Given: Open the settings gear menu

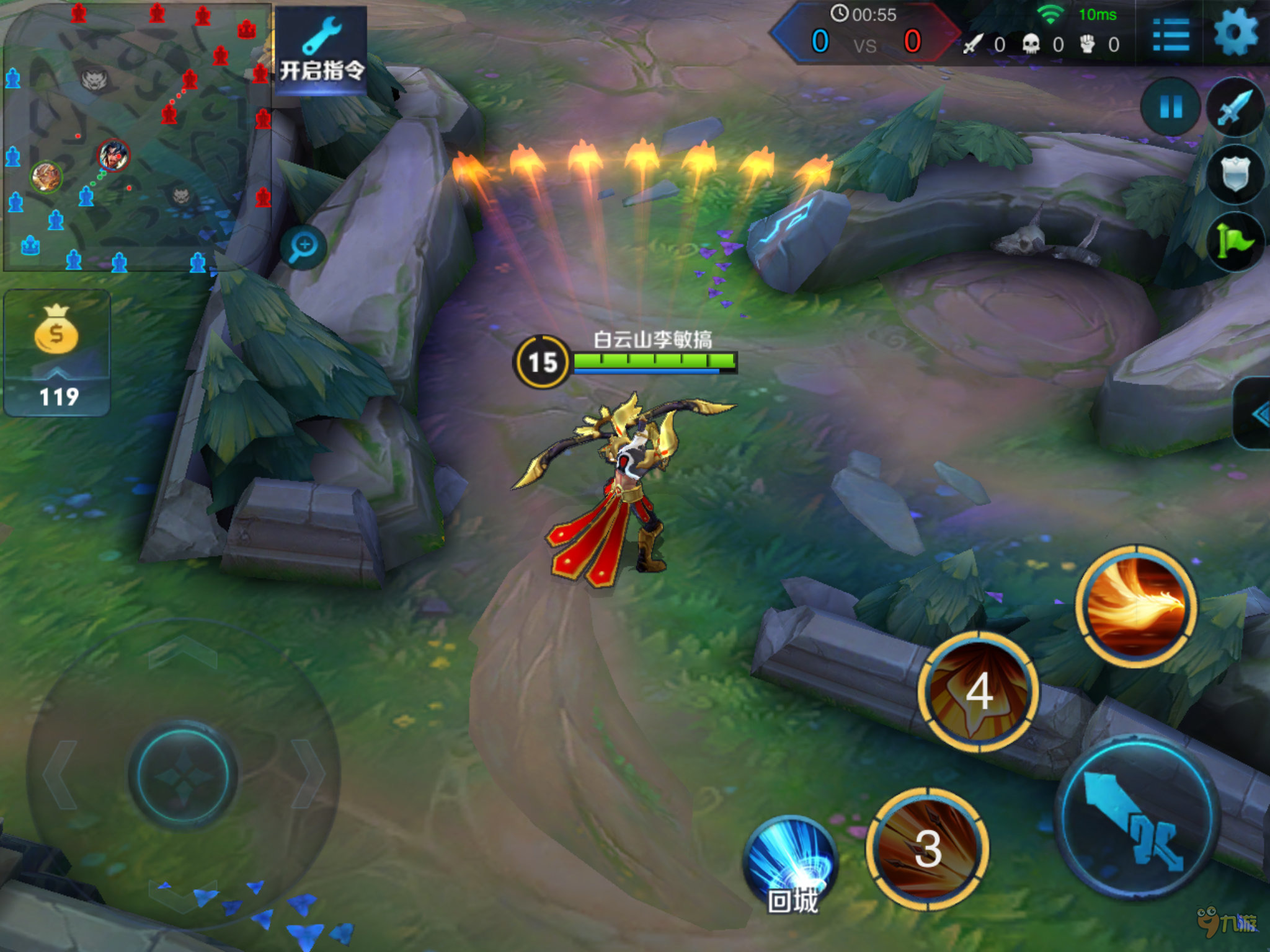Looking at the screenshot, I should [1235, 32].
